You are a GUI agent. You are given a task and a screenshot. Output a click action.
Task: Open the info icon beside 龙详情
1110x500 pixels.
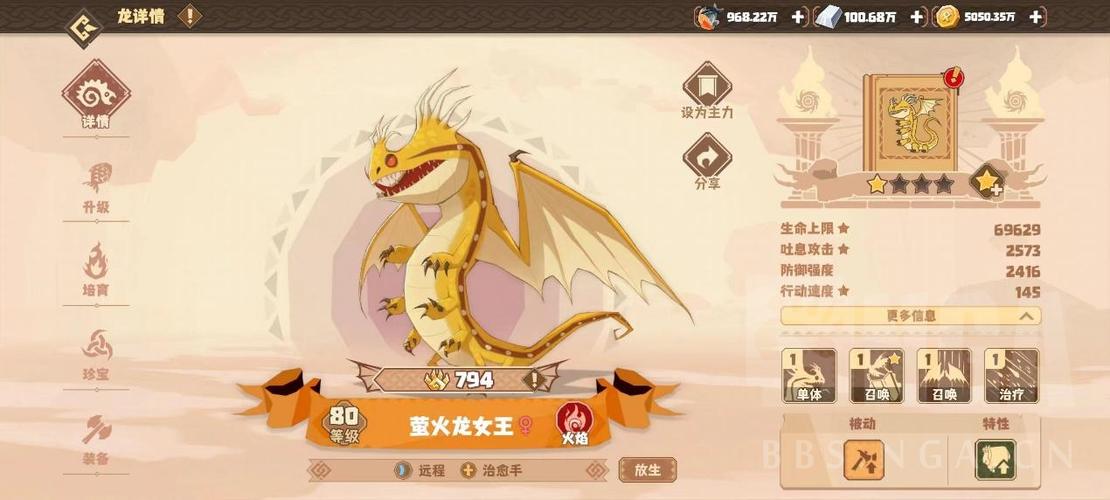point(189,16)
